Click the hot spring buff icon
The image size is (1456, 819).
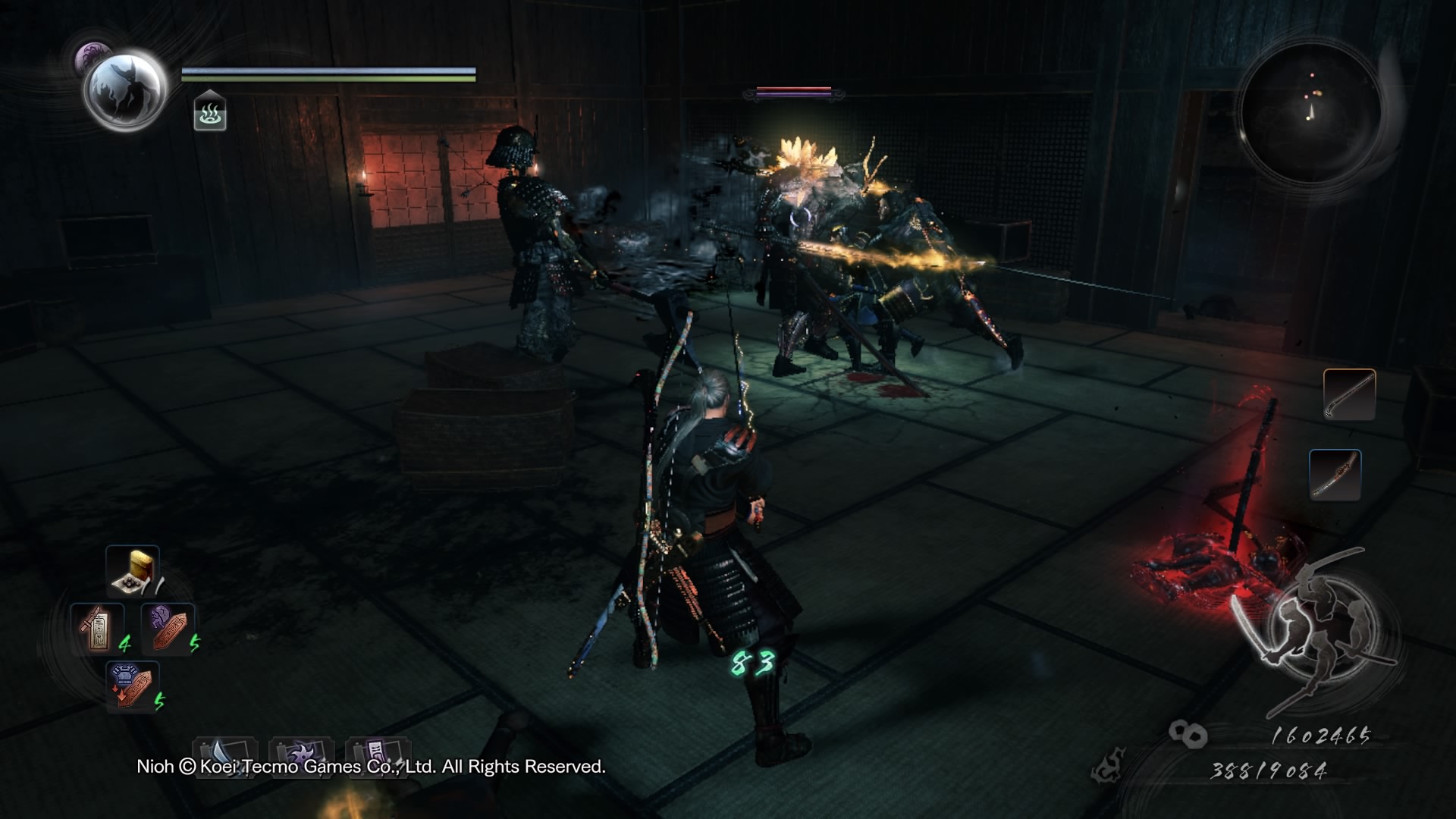(210, 112)
